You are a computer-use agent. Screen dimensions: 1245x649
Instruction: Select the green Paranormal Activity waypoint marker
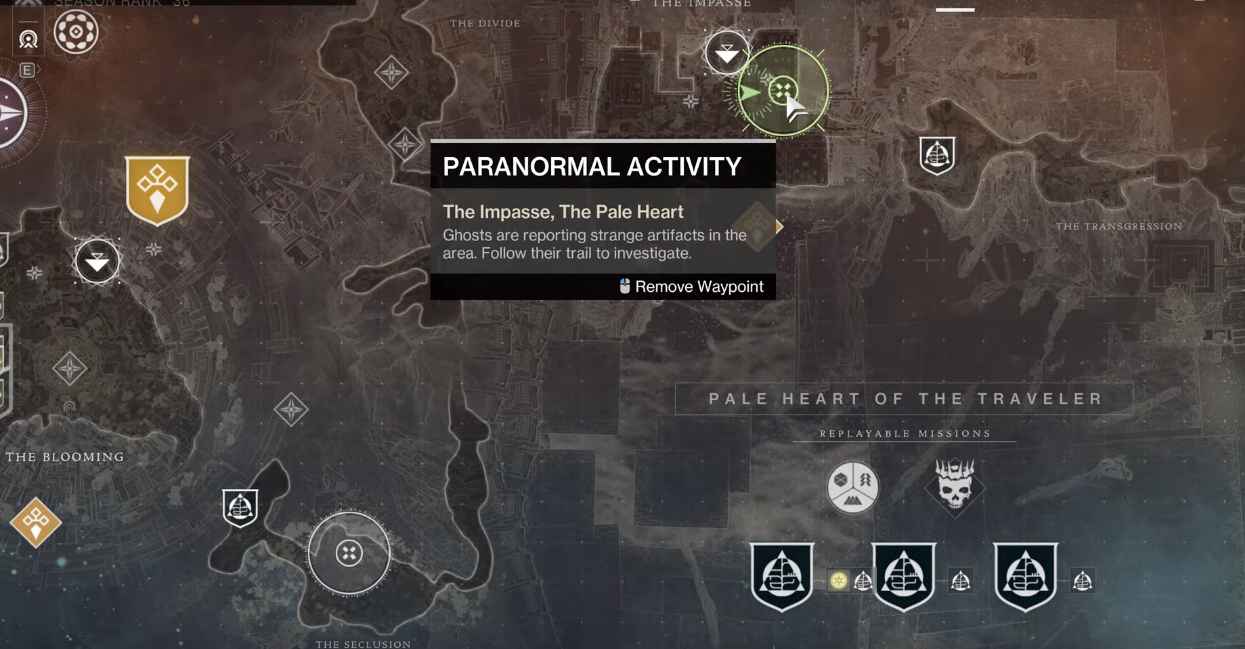782,91
